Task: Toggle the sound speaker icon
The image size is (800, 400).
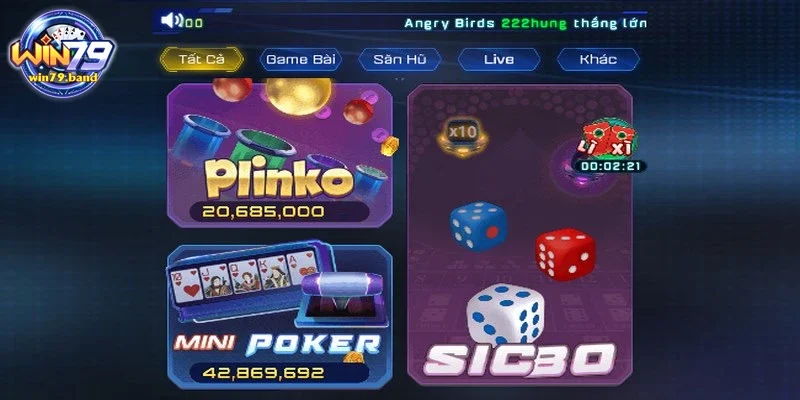Action: click(172, 20)
